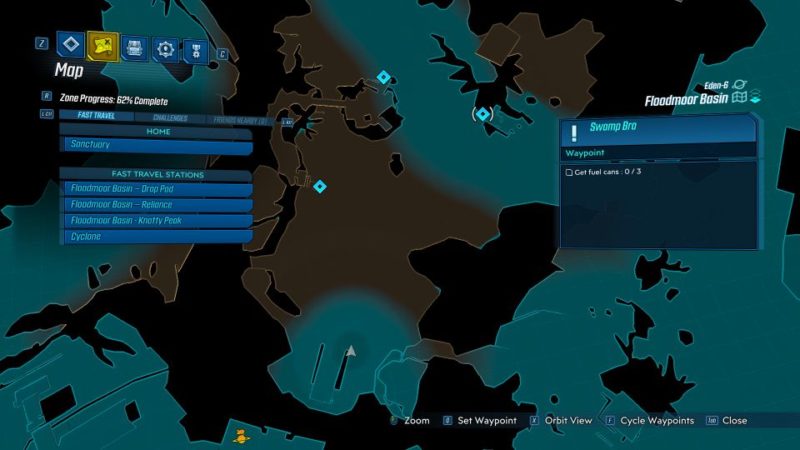Open the inventory chest menu icon
This screenshot has width=800, height=450.
135,47
